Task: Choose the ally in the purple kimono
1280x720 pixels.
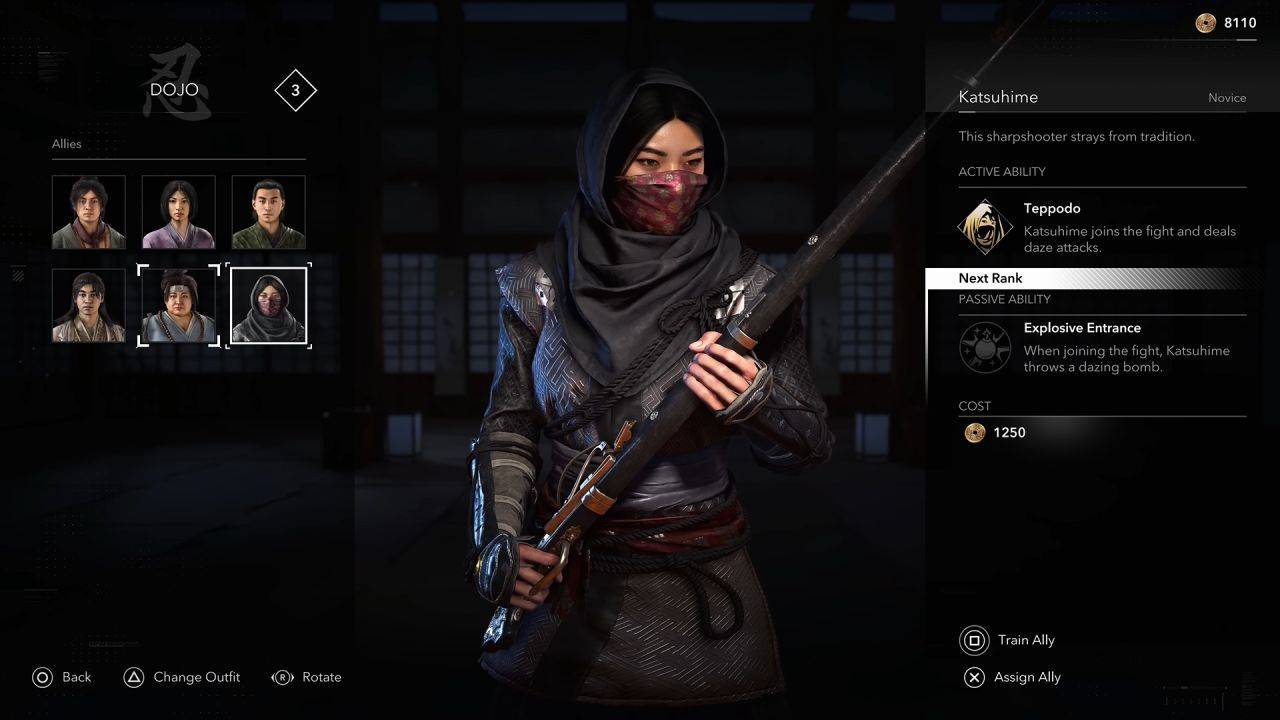Action: click(178, 212)
